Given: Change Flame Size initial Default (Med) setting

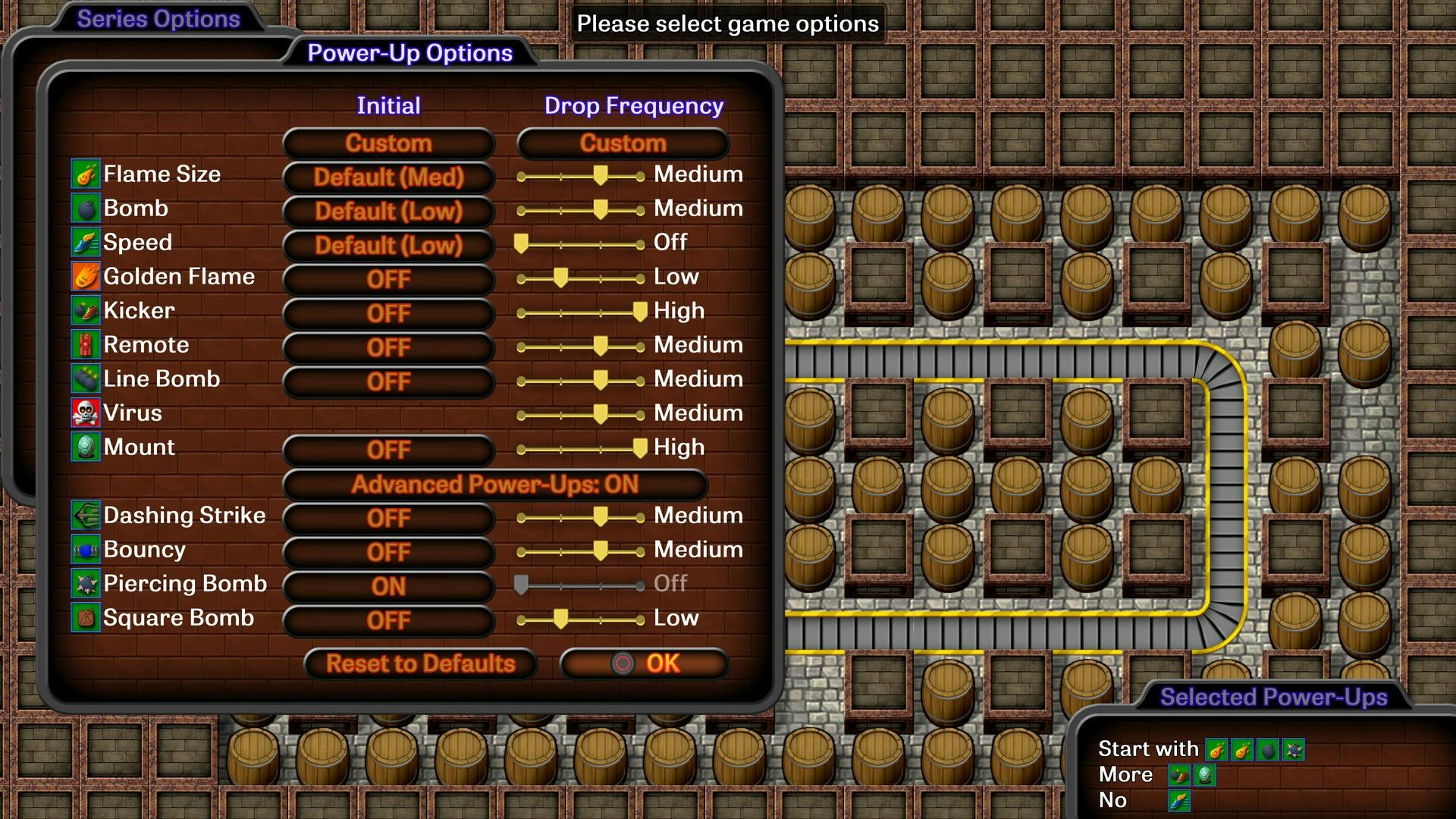Looking at the screenshot, I should pos(388,177).
